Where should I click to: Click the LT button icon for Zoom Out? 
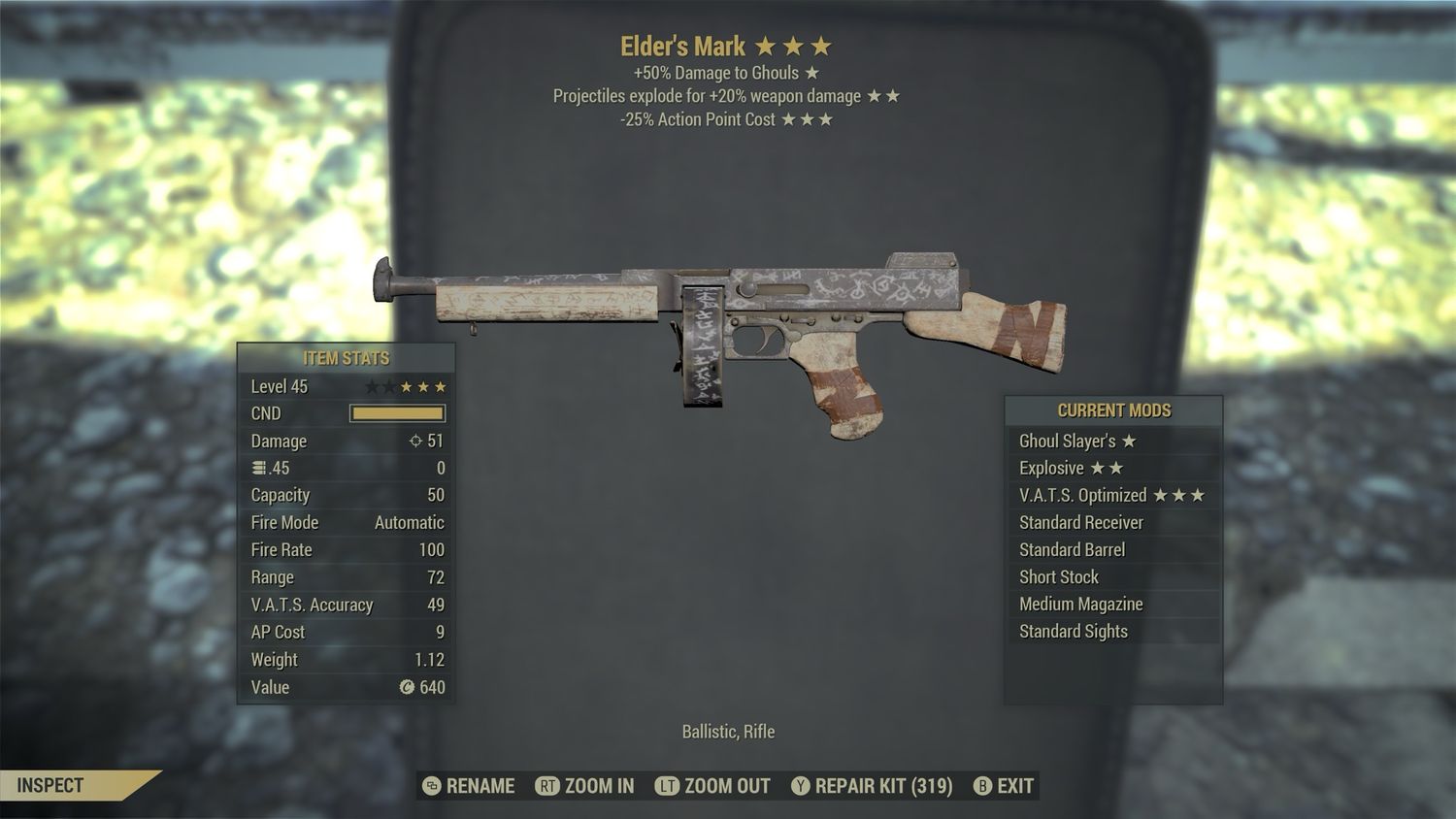coord(670,786)
